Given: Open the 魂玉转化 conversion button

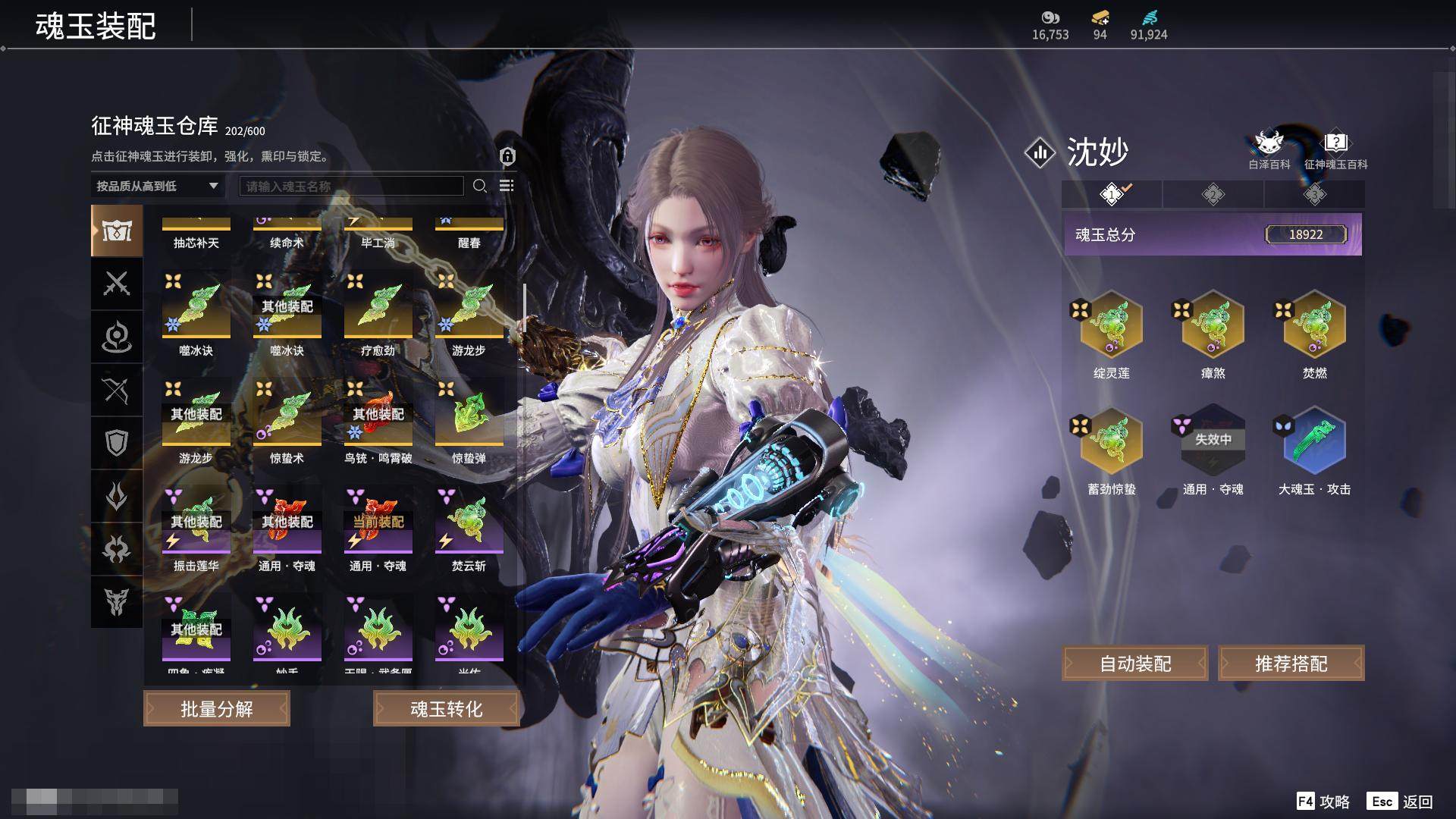Looking at the screenshot, I should coord(446,709).
